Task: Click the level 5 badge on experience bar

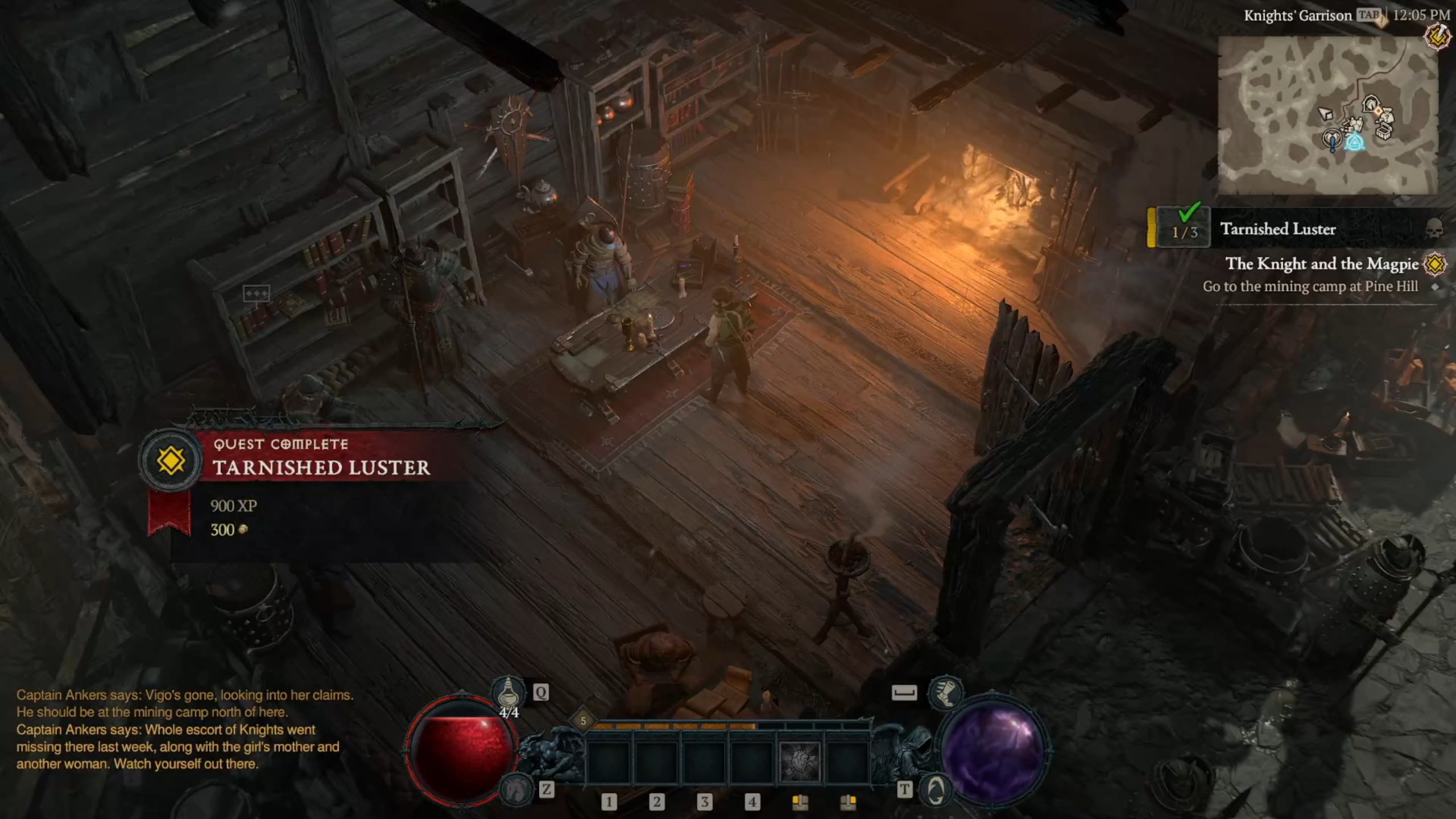Action: [x=583, y=721]
